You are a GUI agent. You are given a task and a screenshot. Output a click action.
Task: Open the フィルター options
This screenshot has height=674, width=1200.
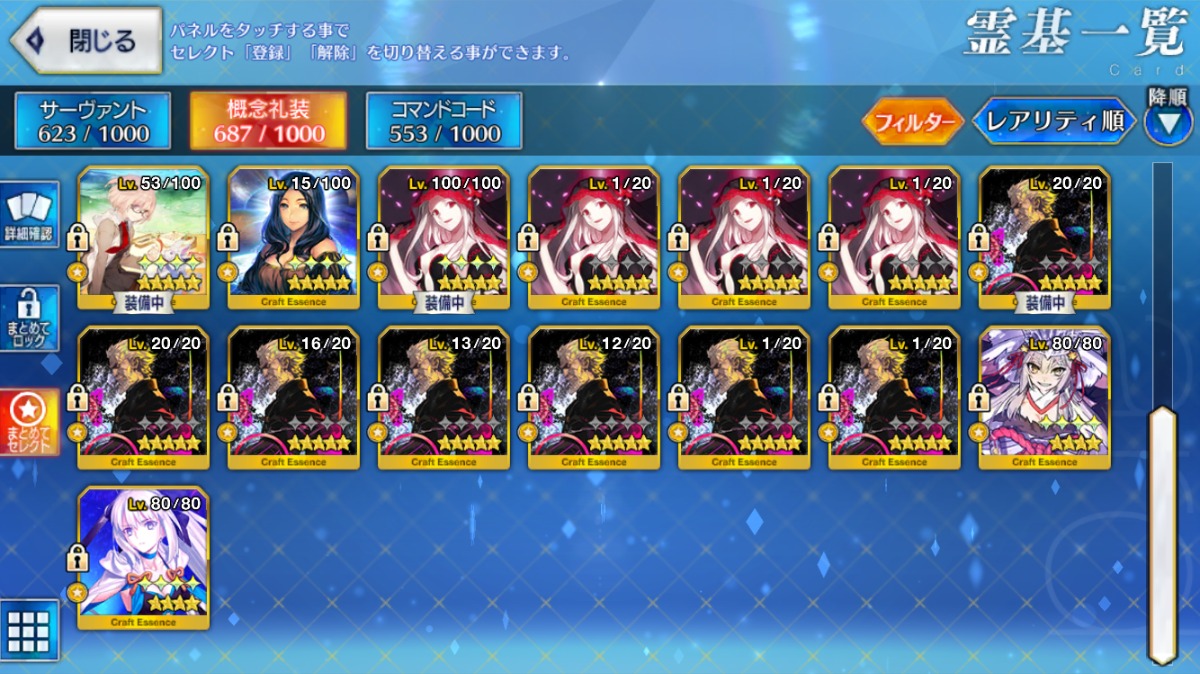point(912,122)
